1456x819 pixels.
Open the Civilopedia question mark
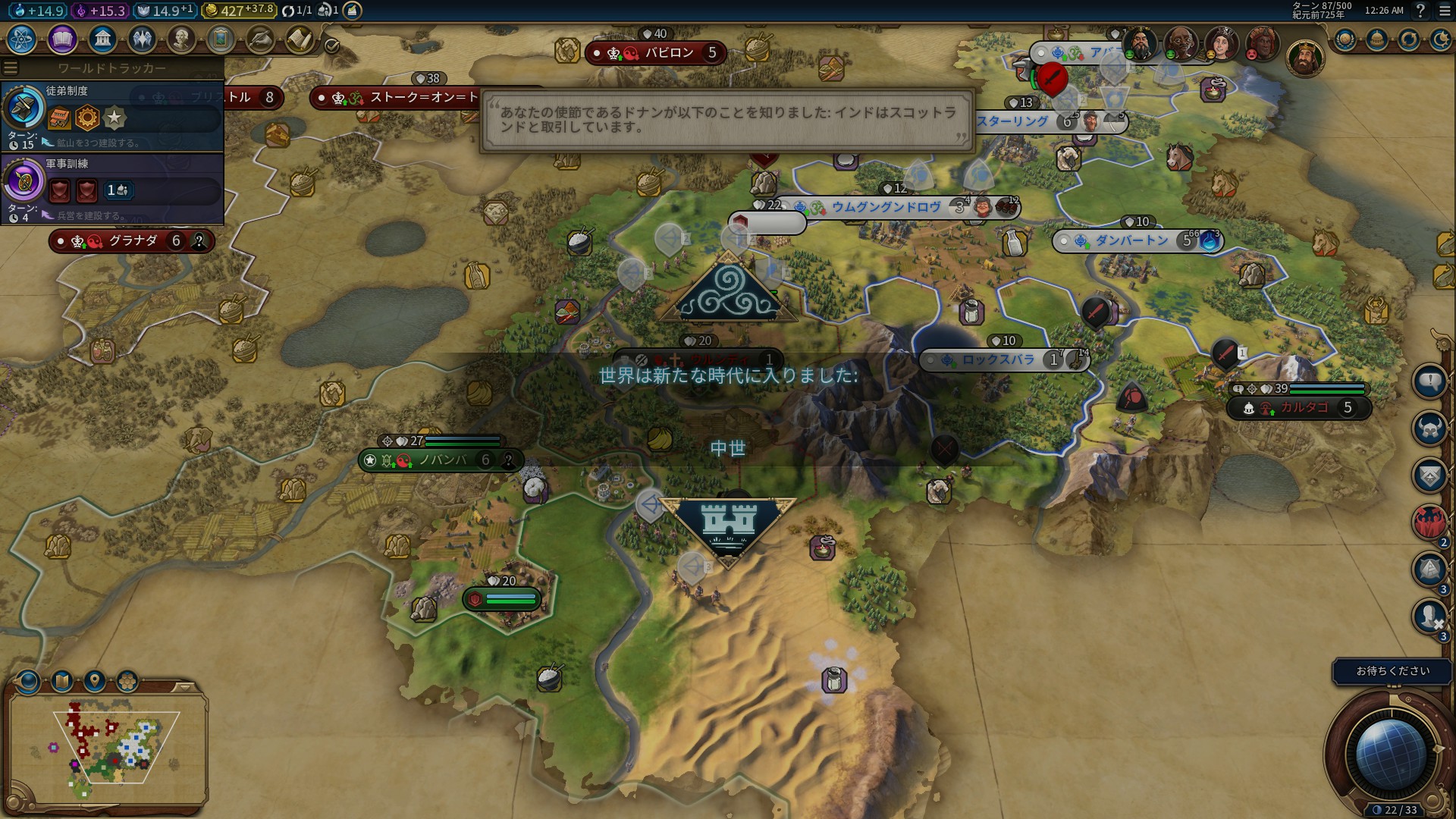click(1421, 11)
